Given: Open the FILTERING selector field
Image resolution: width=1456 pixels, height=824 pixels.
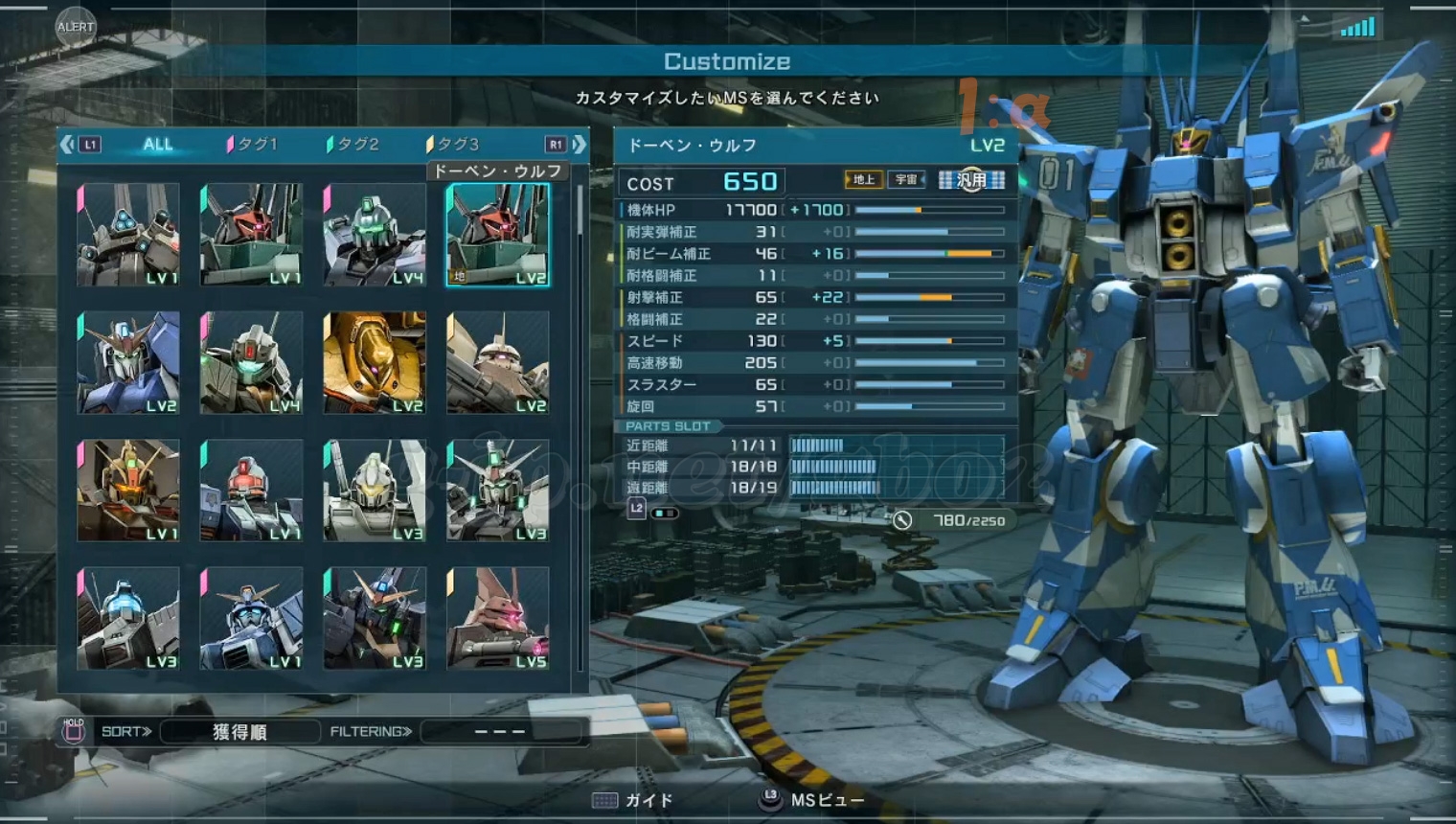Looking at the screenshot, I should pyautogui.click(x=500, y=732).
